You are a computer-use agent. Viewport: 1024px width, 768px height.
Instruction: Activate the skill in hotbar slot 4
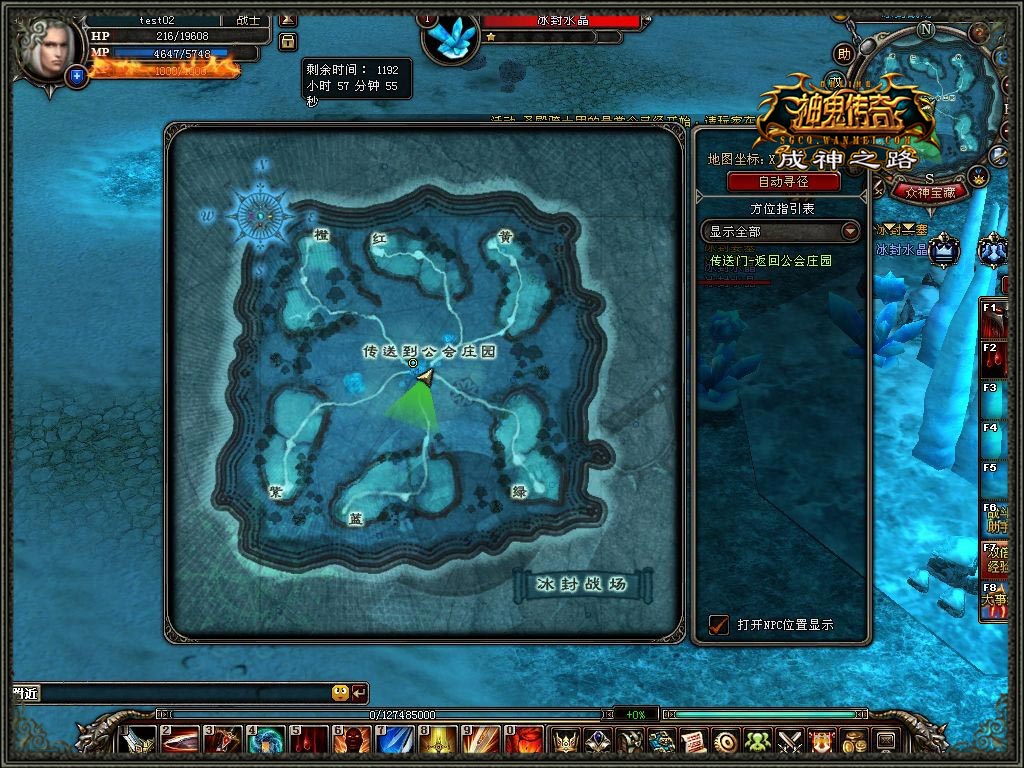[265, 741]
